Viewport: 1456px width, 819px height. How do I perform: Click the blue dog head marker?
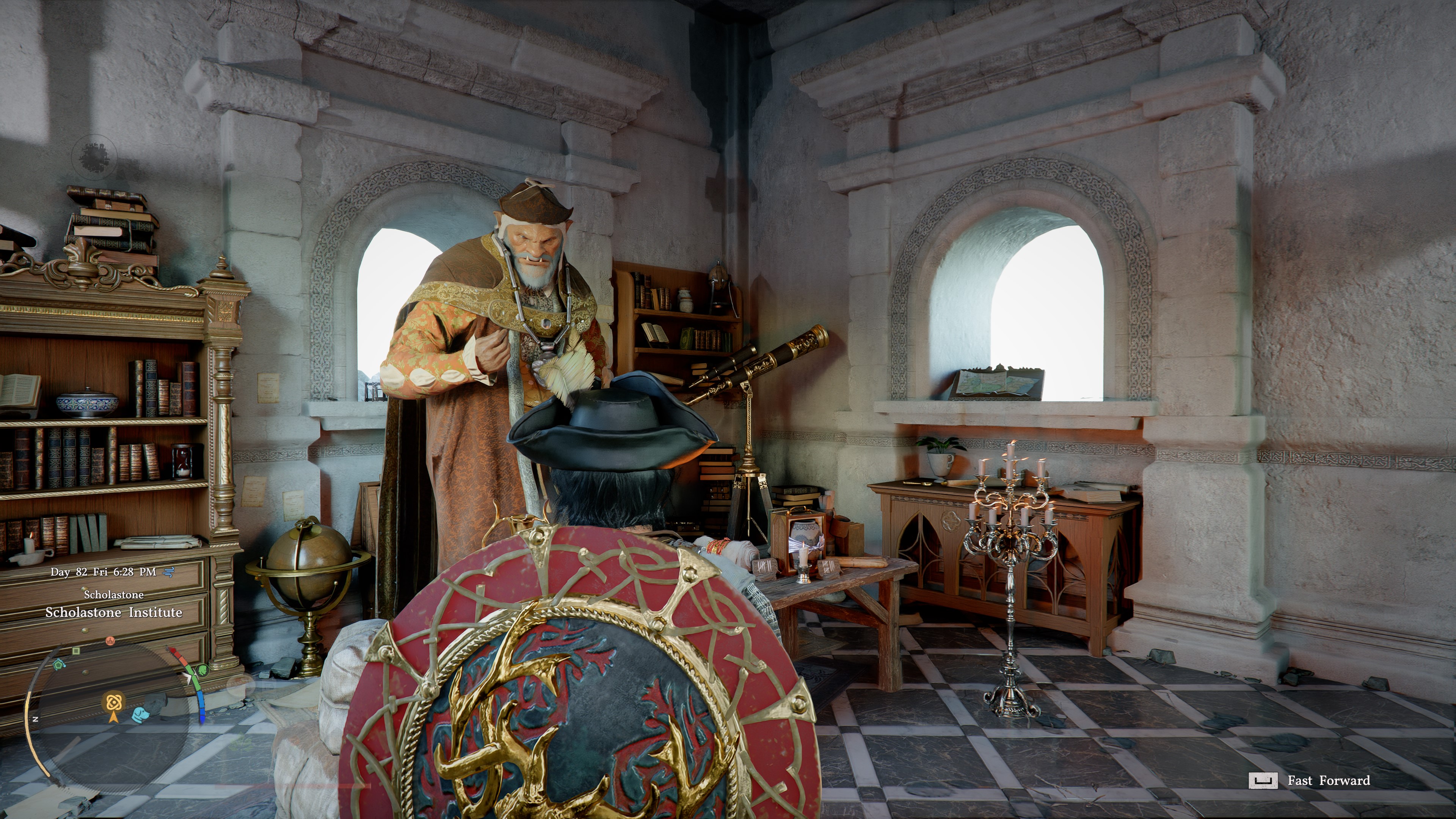coord(141,715)
